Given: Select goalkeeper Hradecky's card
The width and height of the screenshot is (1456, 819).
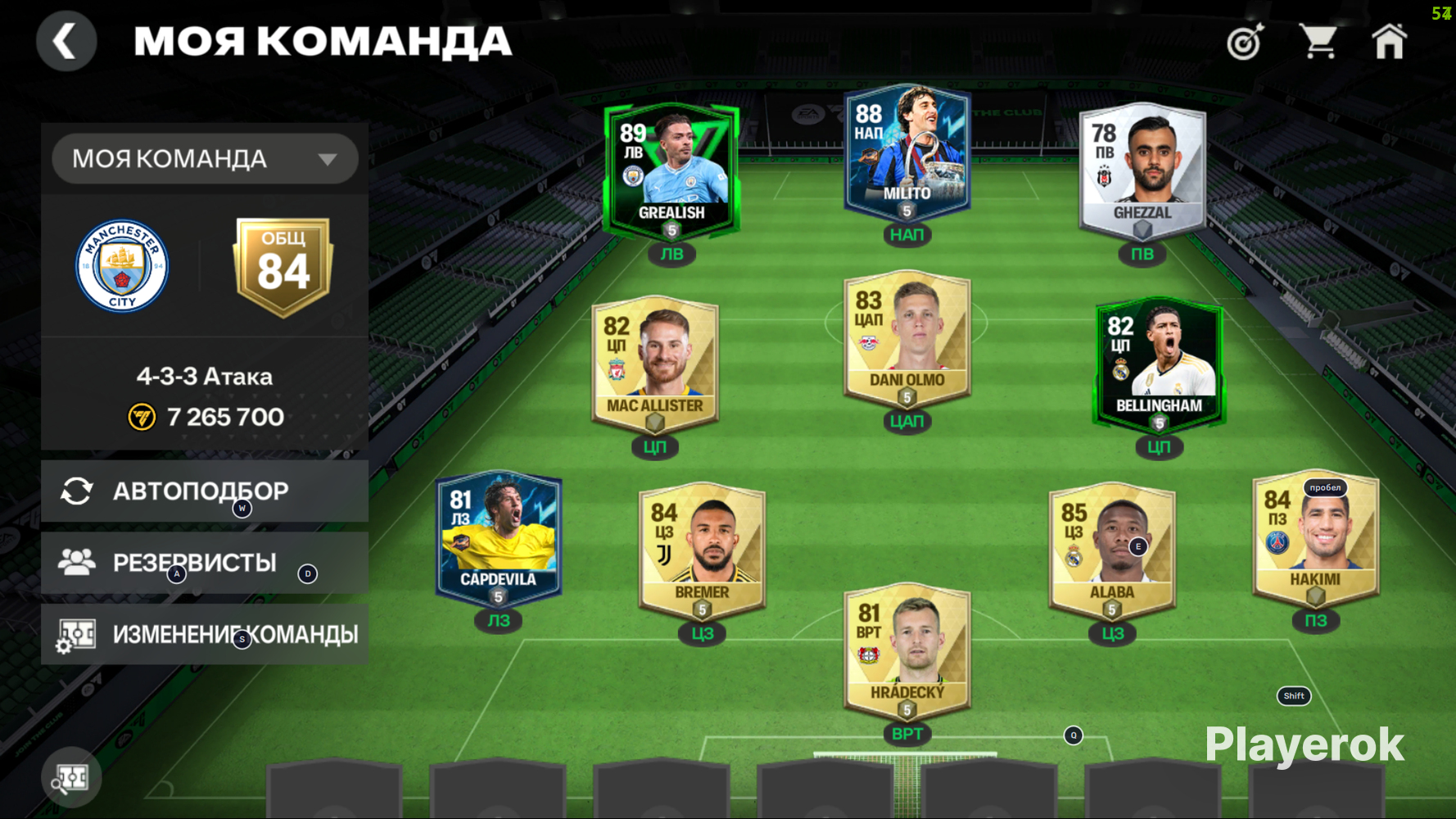Looking at the screenshot, I should pyautogui.click(x=907, y=650).
